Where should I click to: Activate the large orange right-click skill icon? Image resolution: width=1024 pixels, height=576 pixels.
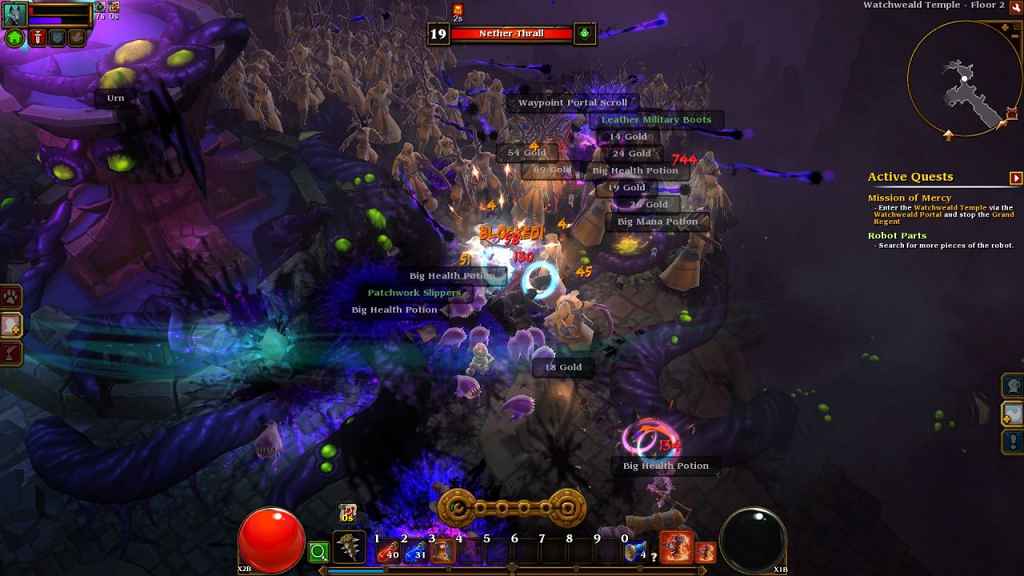coord(675,546)
